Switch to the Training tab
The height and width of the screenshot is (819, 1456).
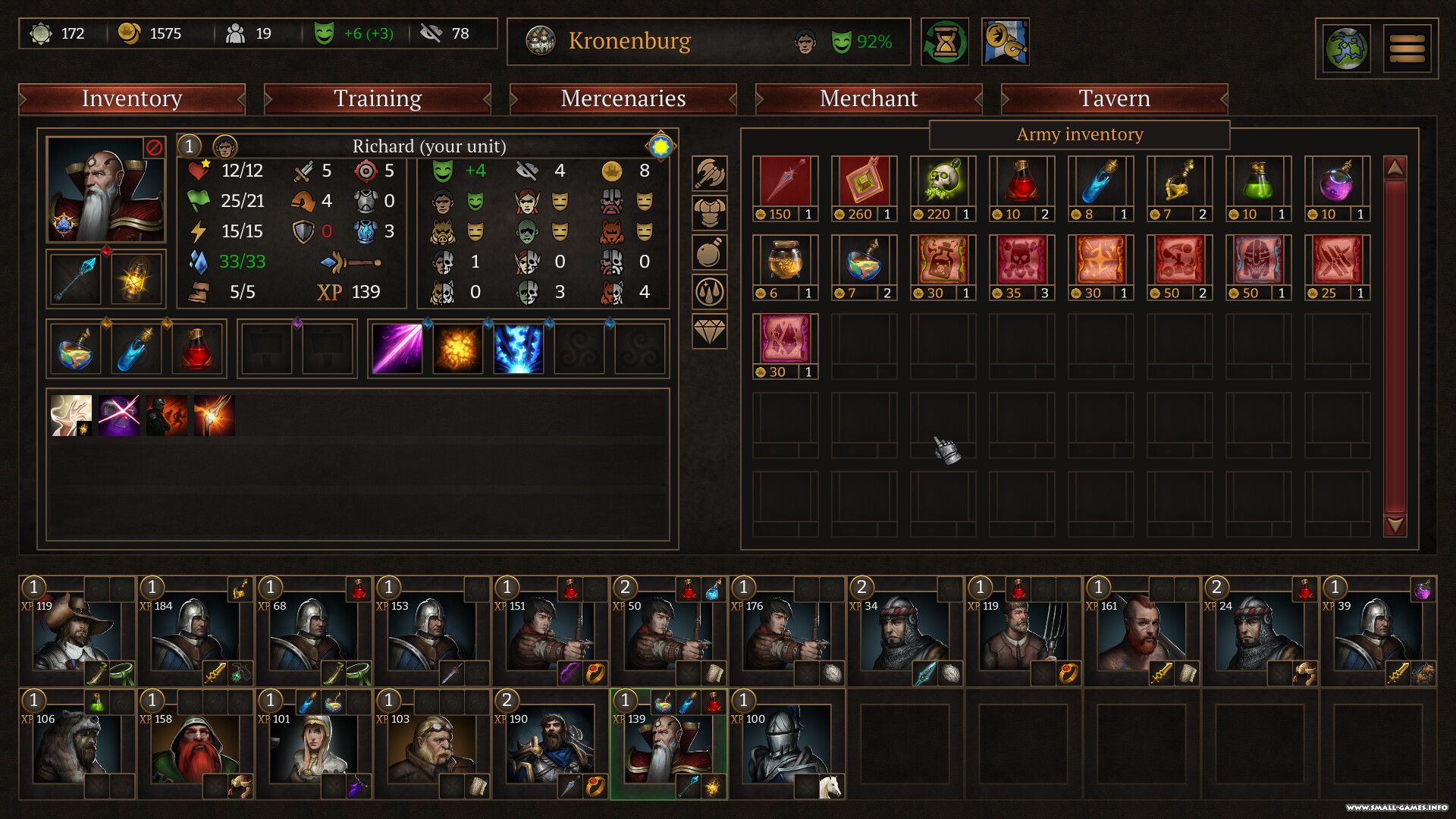point(377,99)
